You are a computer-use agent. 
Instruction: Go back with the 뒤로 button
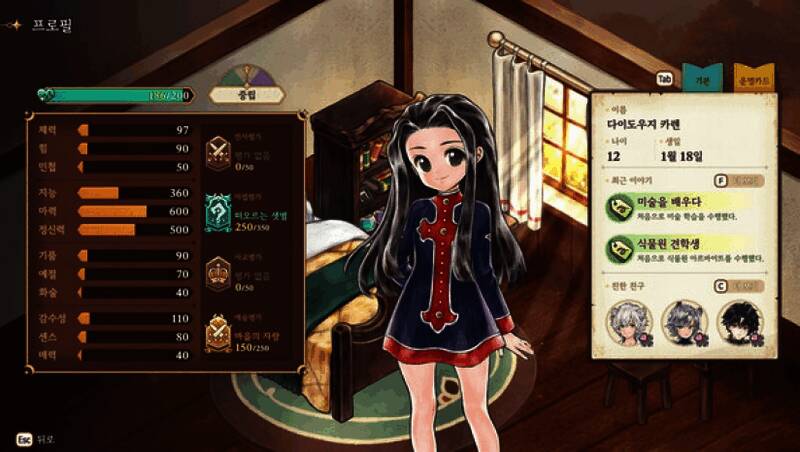pyautogui.click(x=36, y=439)
